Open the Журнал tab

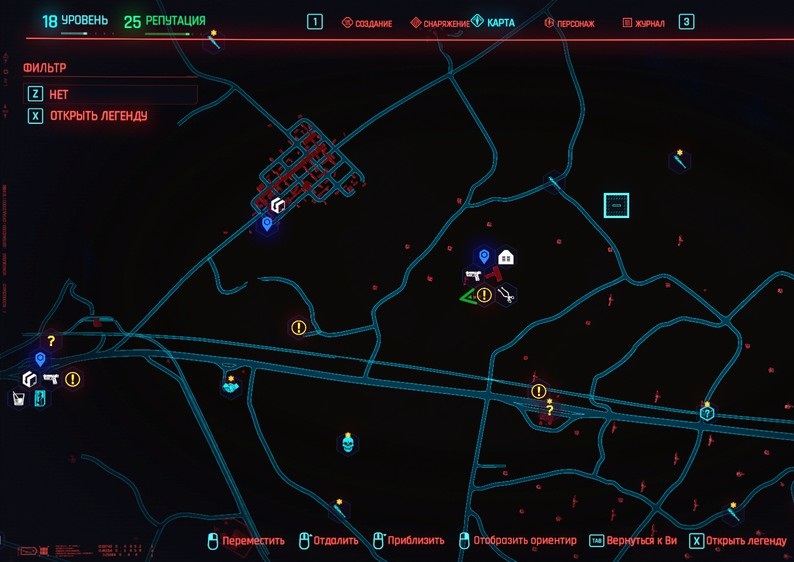[643, 22]
